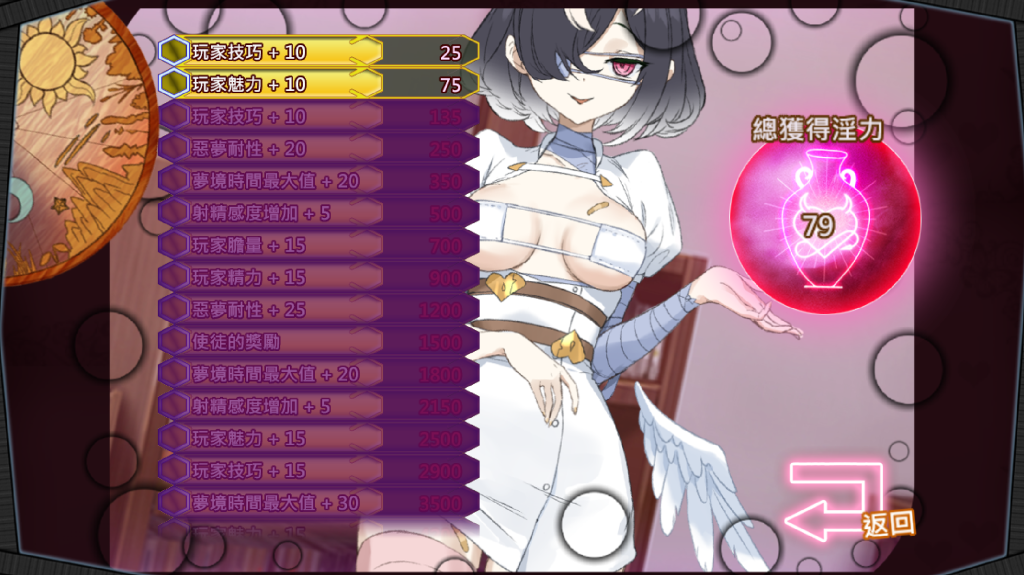1024x575 pixels.
Task: Pick the 玩家魅力 + 15 row costing 2500
Action: pyautogui.click(x=318, y=438)
